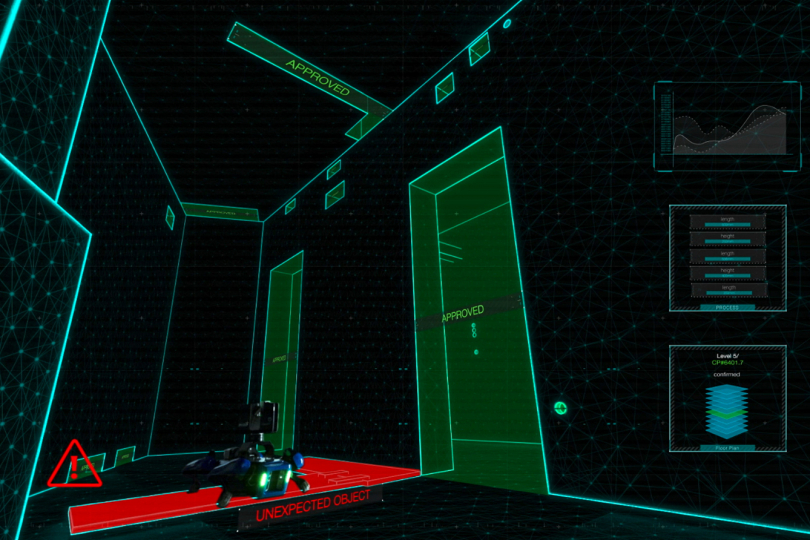Click the green circular crosshair marker

[561, 408]
